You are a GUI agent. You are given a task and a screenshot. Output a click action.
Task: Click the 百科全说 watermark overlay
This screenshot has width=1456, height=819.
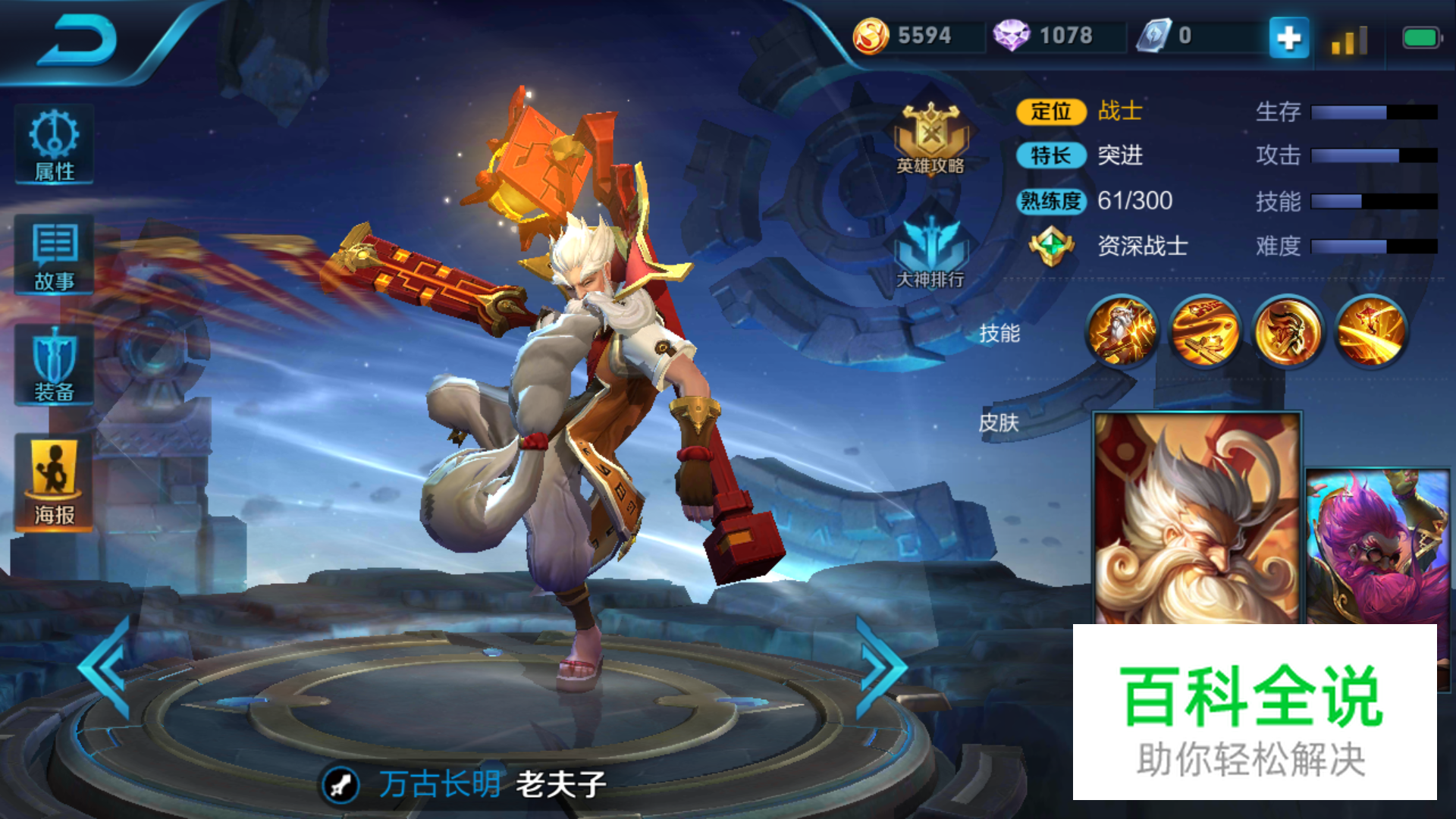click(x=1254, y=713)
